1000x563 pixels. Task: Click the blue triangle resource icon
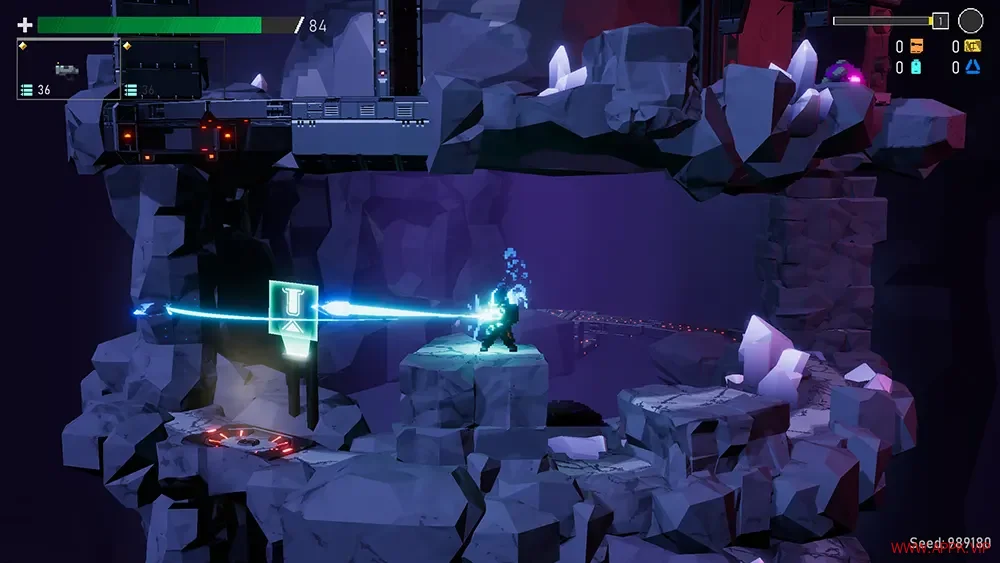[x=972, y=67]
